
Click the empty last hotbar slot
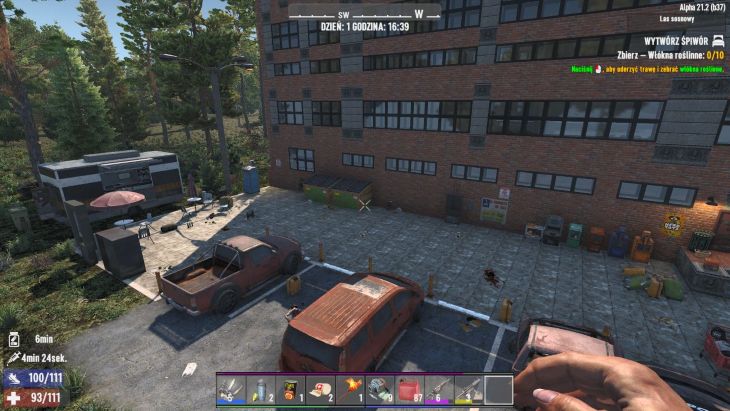click(x=499, y=390)
